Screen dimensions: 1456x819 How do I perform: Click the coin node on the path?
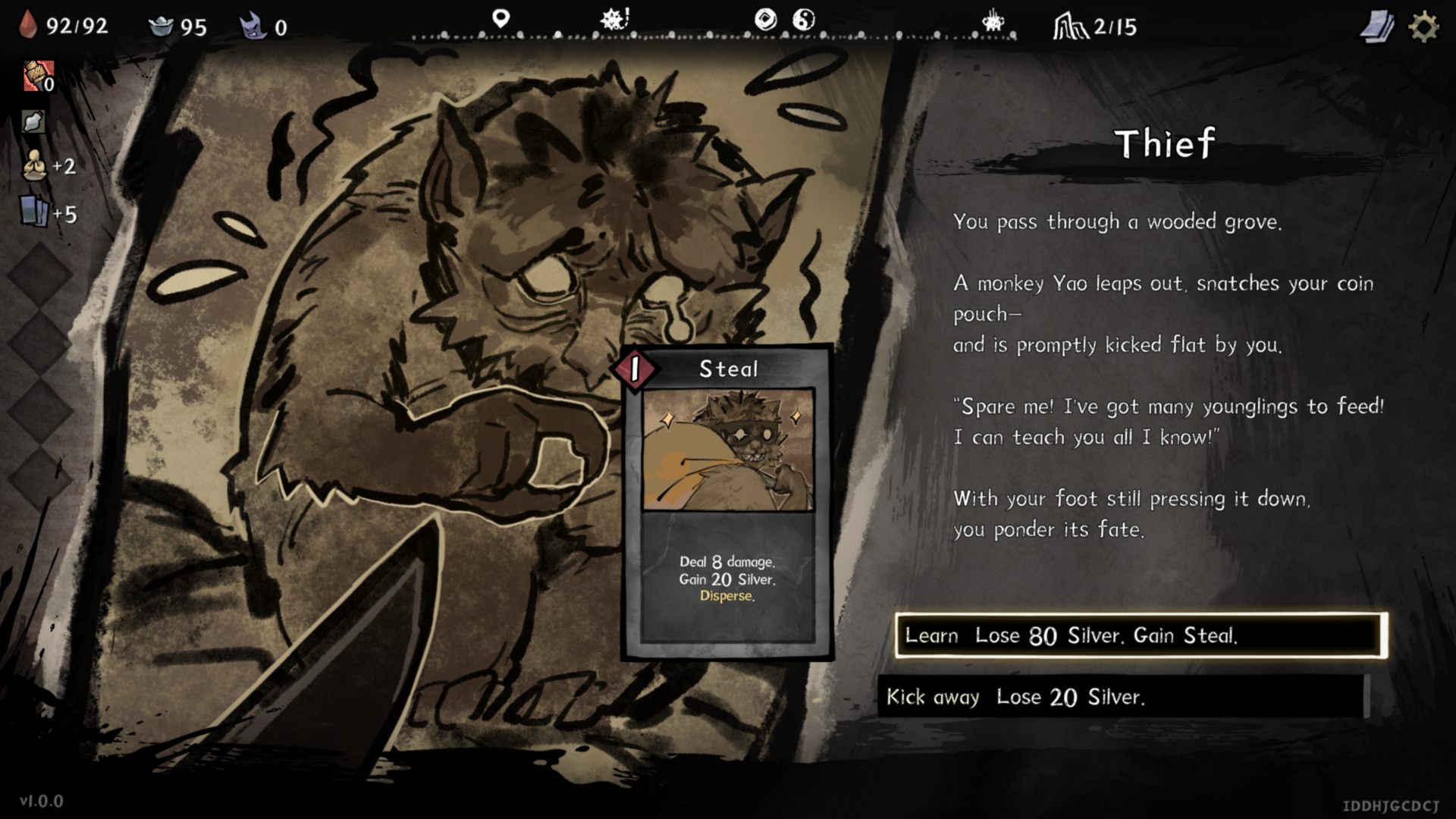(x=766, y=20)
